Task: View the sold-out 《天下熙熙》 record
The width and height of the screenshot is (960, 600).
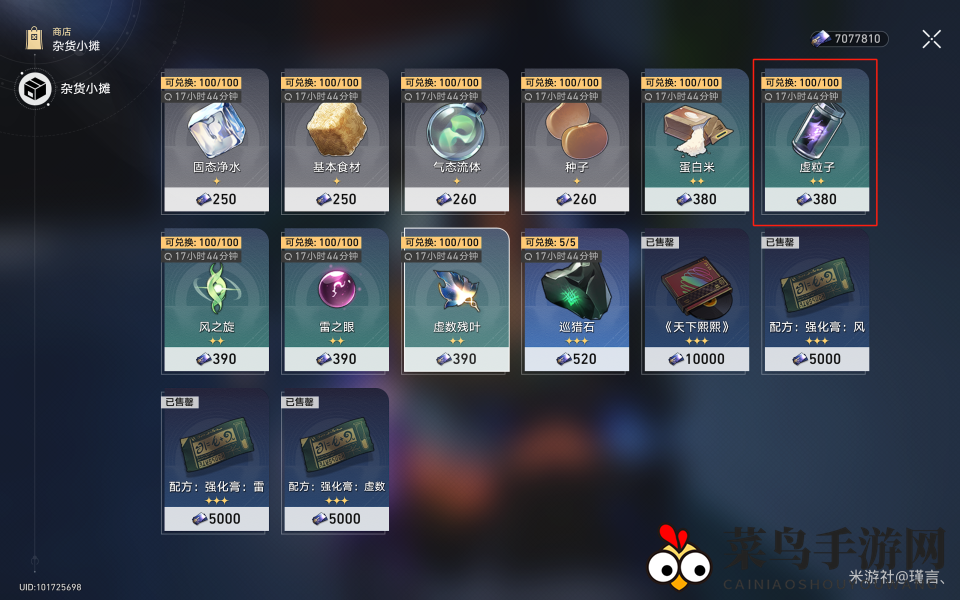Action: tap(695, 300)
